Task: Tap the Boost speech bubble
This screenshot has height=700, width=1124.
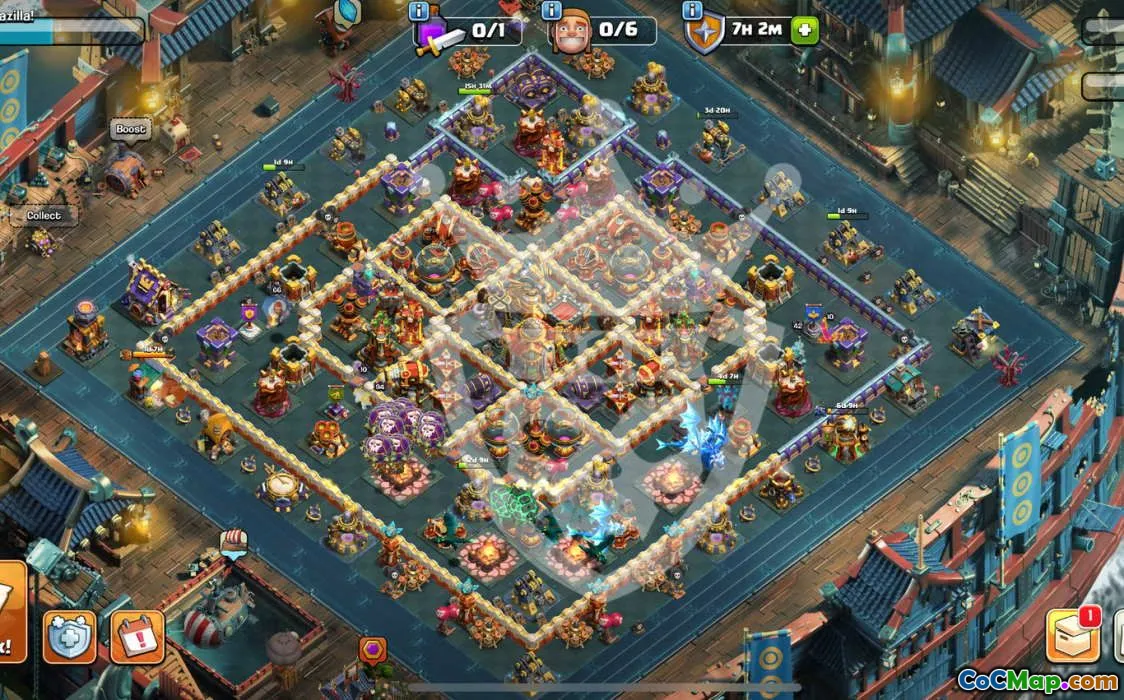Action: [130, 129]
